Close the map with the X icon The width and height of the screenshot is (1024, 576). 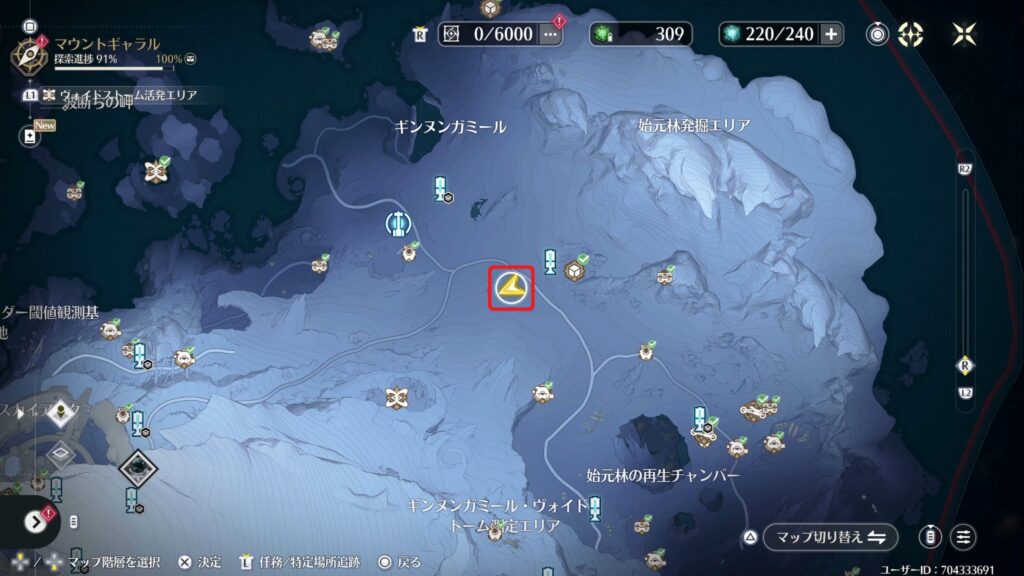click(964, 34)
